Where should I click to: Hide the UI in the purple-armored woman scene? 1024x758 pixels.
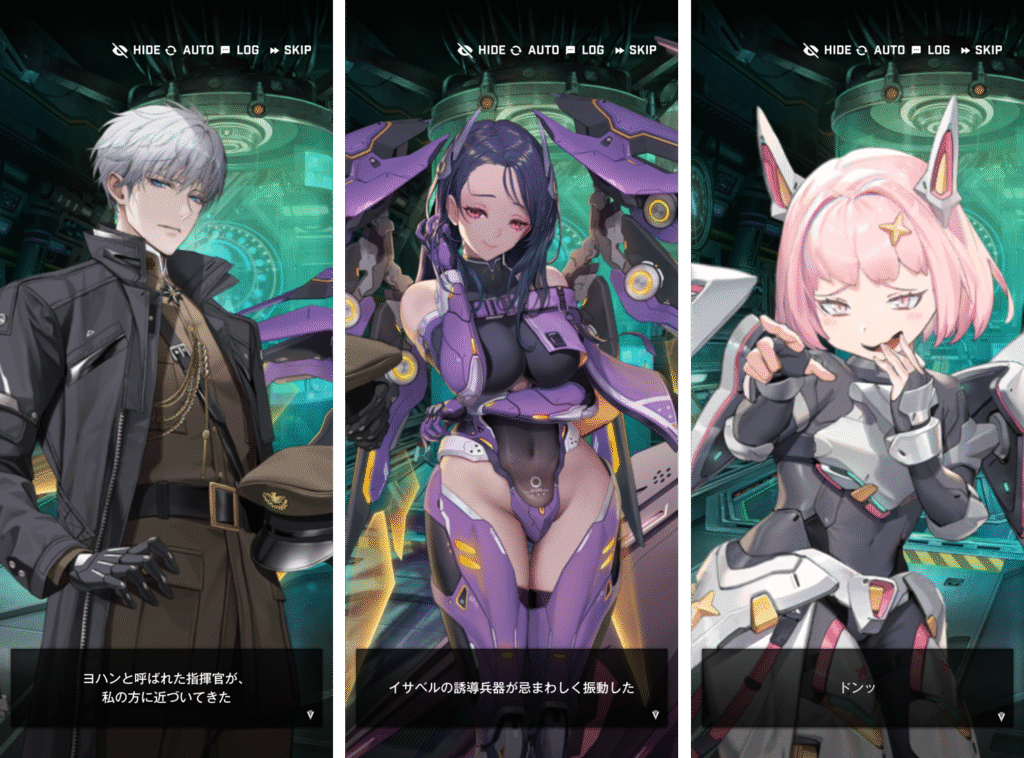[x=483, y=50]
